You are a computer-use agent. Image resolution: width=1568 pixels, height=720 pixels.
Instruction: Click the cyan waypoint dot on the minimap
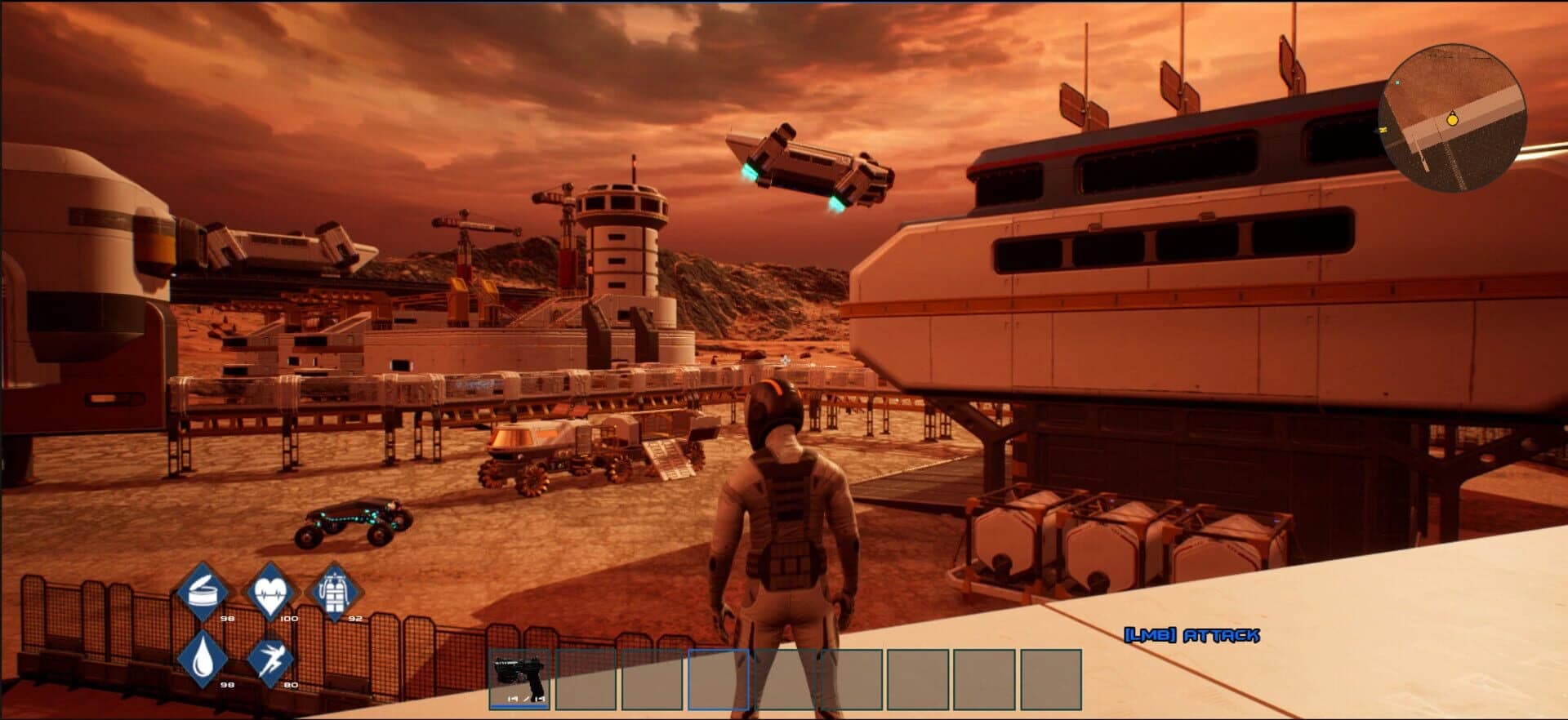pos(1397,82)
